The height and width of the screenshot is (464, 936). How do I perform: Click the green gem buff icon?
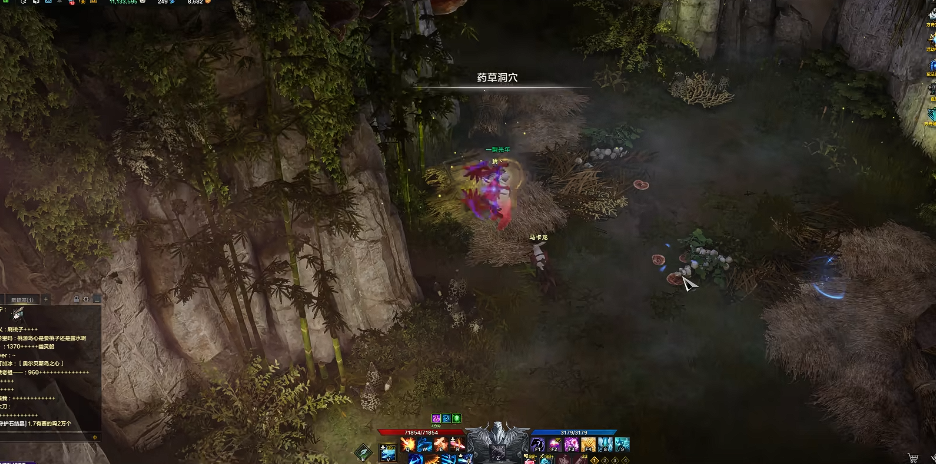point(456,418)
